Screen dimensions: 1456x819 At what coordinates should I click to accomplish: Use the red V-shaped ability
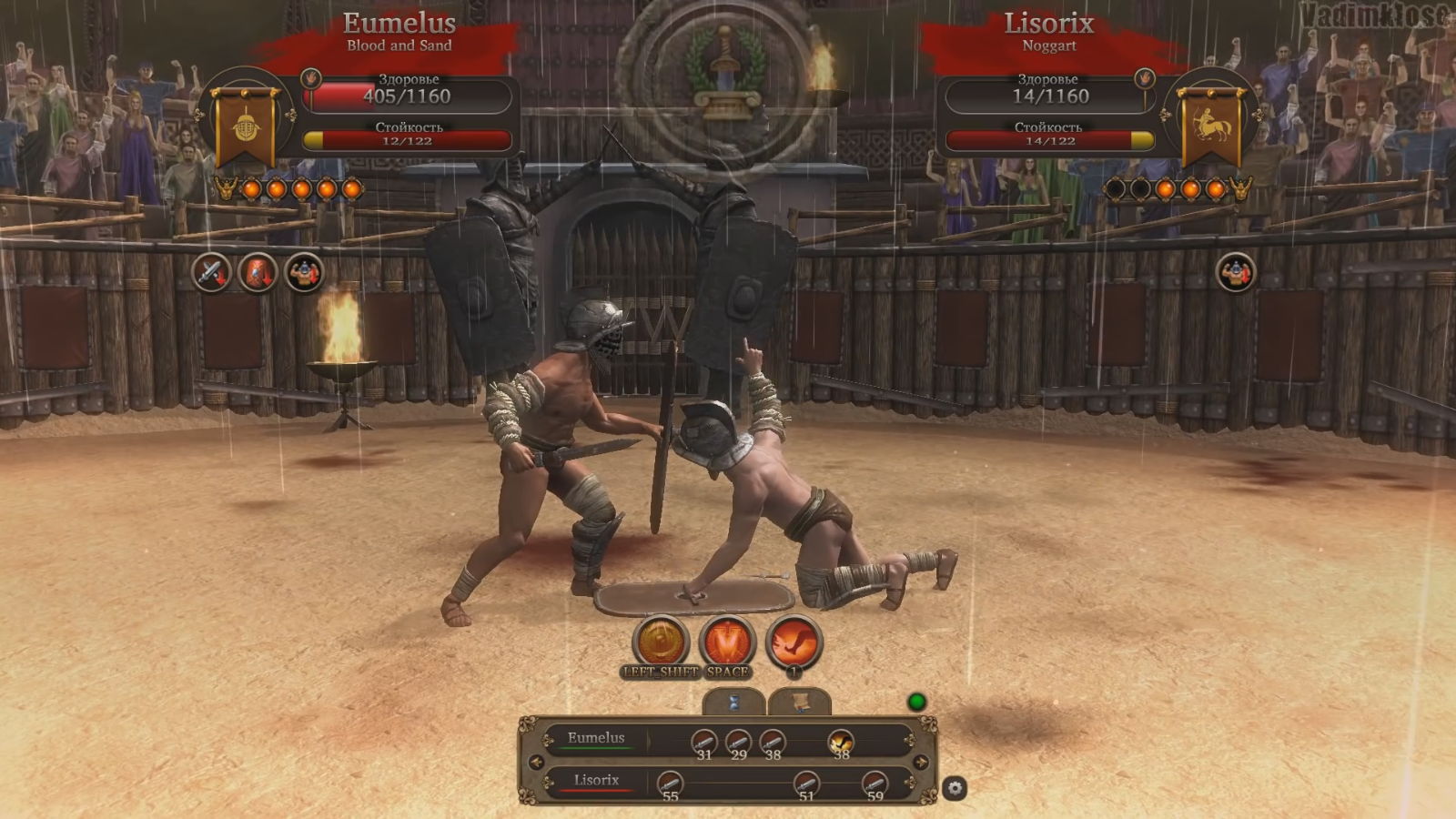[x=727, y=642]
